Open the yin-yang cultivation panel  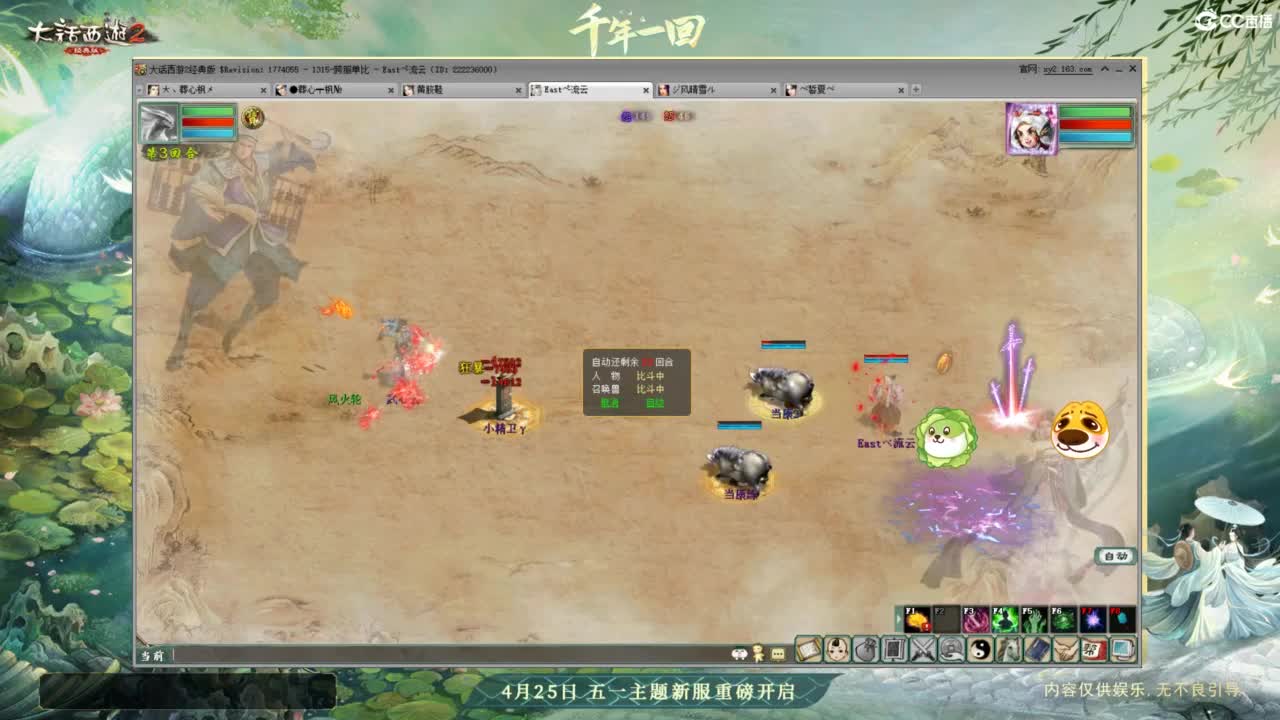pos(979,649)
